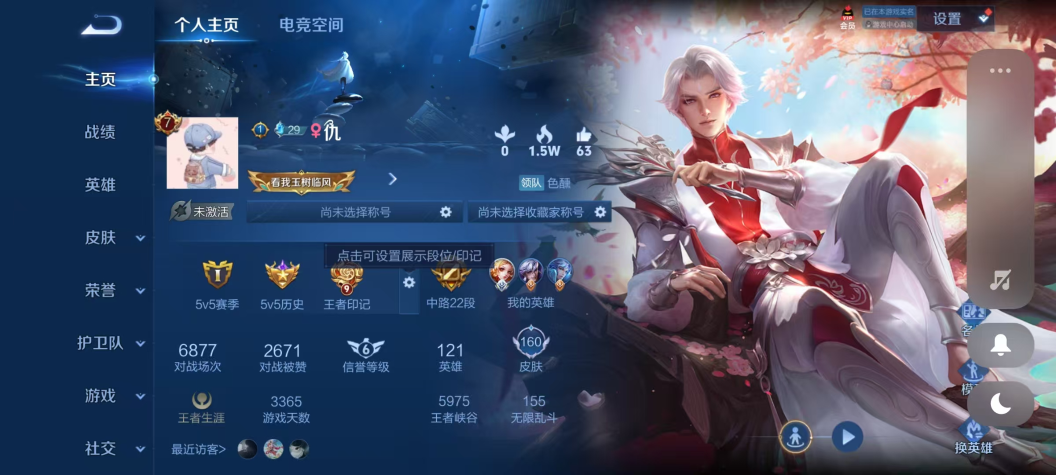Choose 护卫队 in the side menu
The height and width of the screenshot is (475, 1056).
click(x=112, y=343)
